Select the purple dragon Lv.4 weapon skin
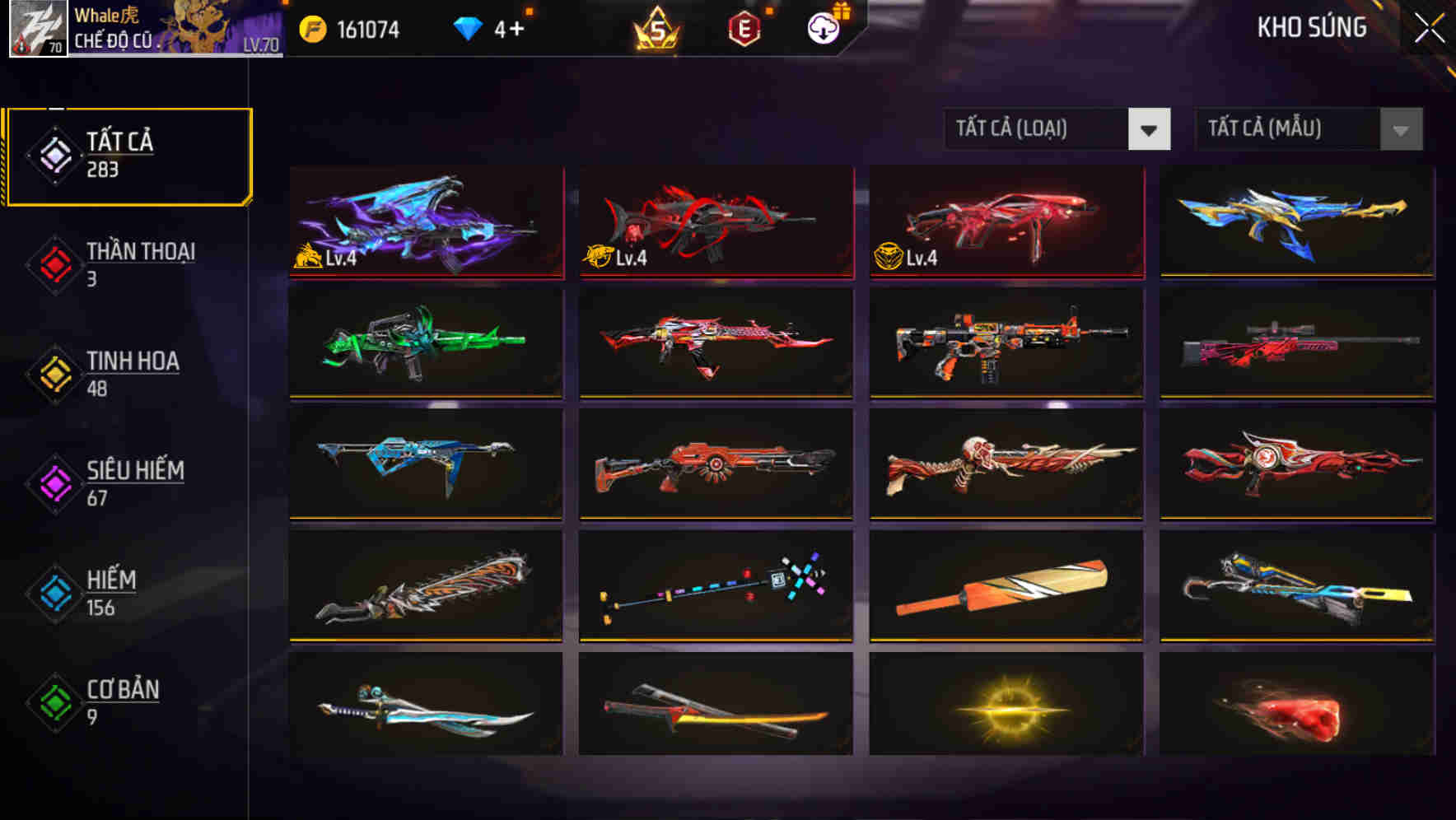Image resolution: width=1456 pixels, height=820 pixels. [x=426, y=222]
